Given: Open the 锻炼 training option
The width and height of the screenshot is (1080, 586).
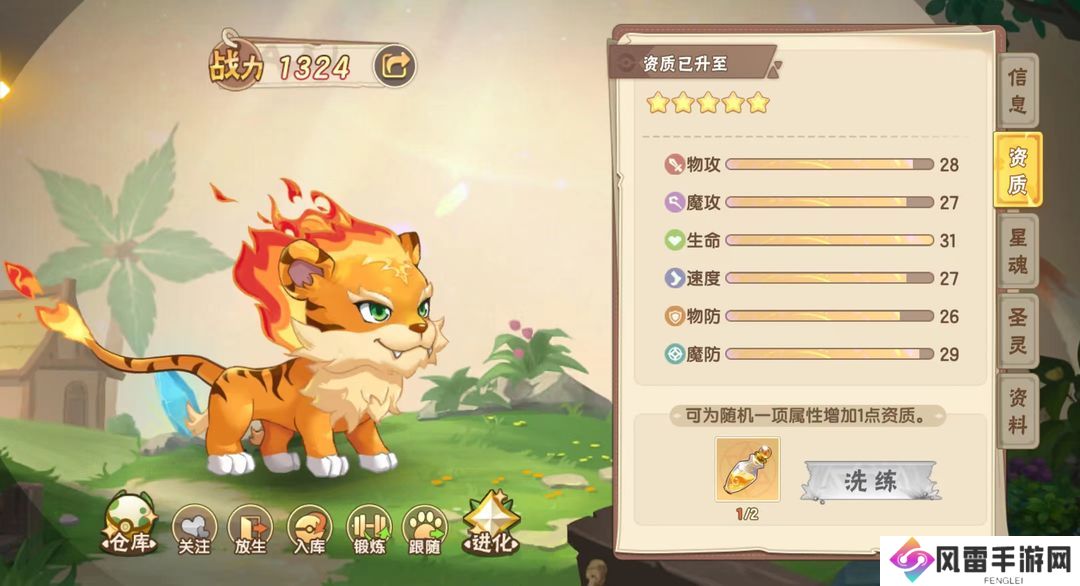Looking at the screenshot, I should (x=367, y=529).
